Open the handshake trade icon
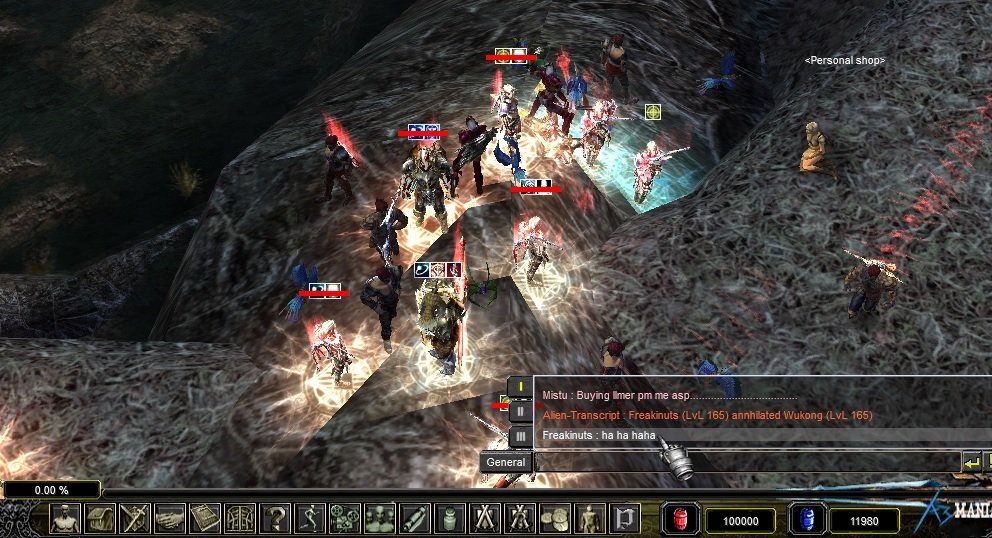992x538 pixels. 170,518
